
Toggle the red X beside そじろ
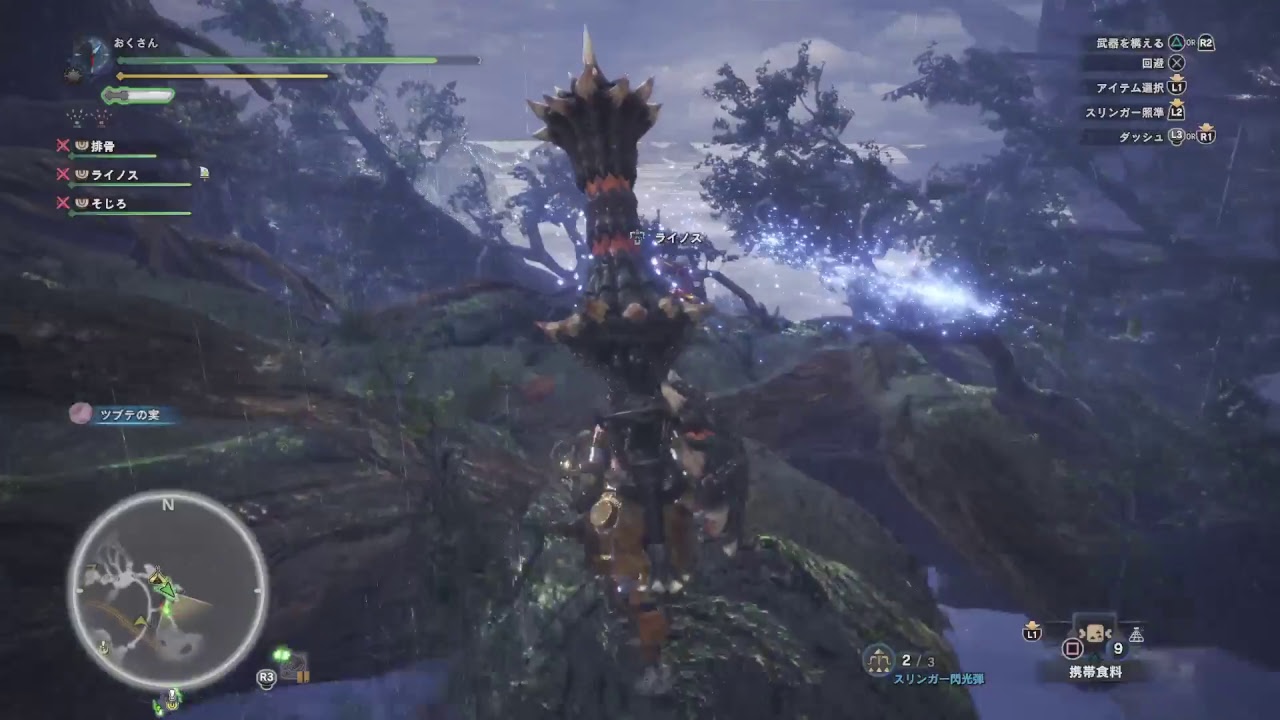pyautogui.click(x=62, y=203)
